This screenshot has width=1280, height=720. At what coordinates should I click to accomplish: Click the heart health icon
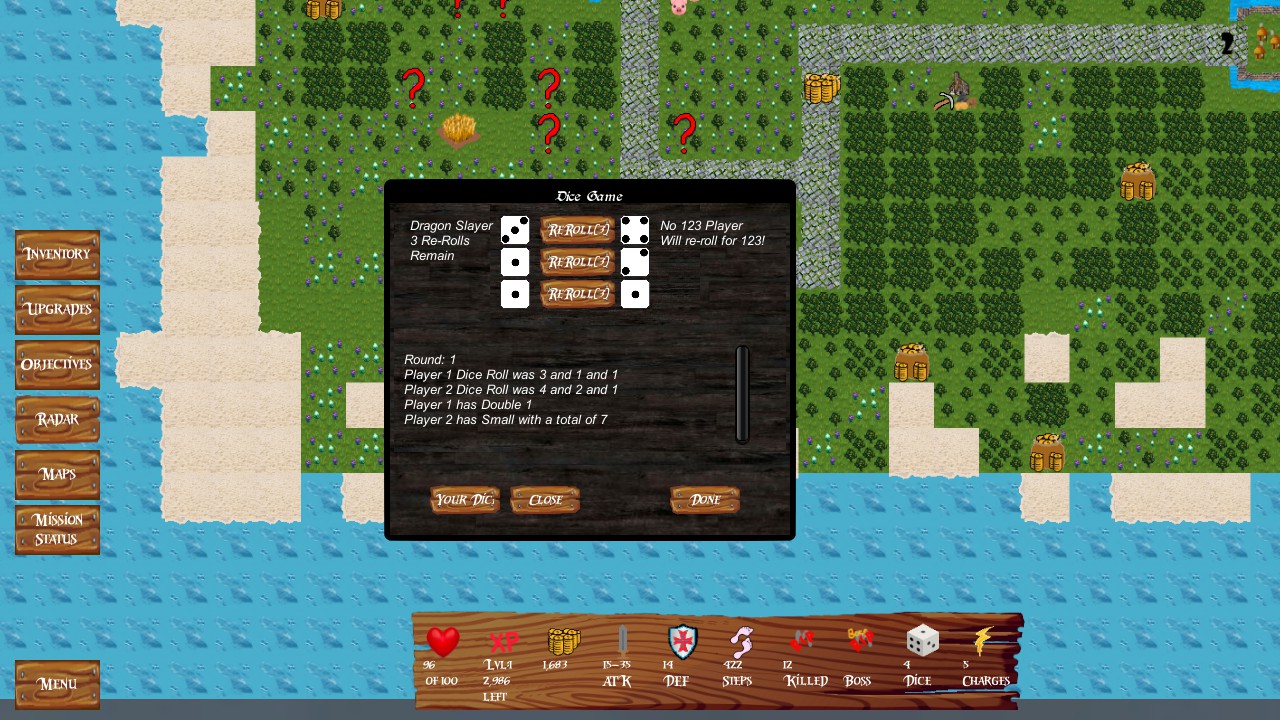[442, 641]
